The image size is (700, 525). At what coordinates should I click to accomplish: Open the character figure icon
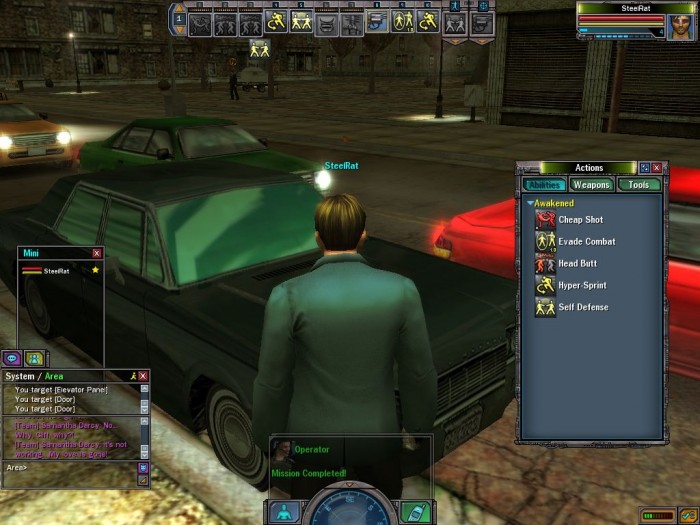coord(285,512)
